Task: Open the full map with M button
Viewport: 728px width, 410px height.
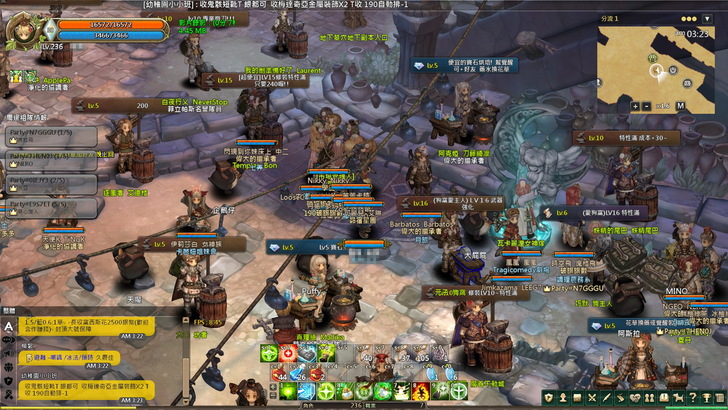Action: click(681, 106)
